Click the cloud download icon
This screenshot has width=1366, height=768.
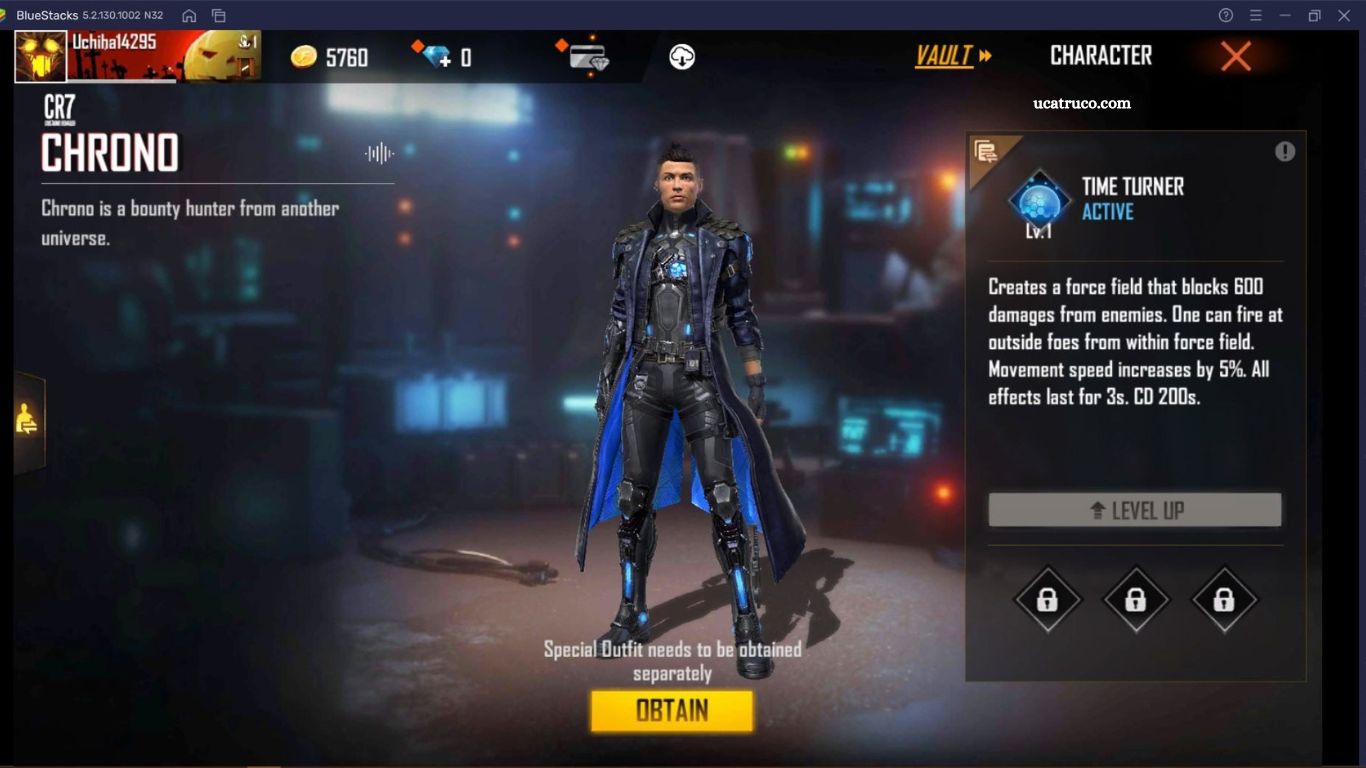click(682, 57)
